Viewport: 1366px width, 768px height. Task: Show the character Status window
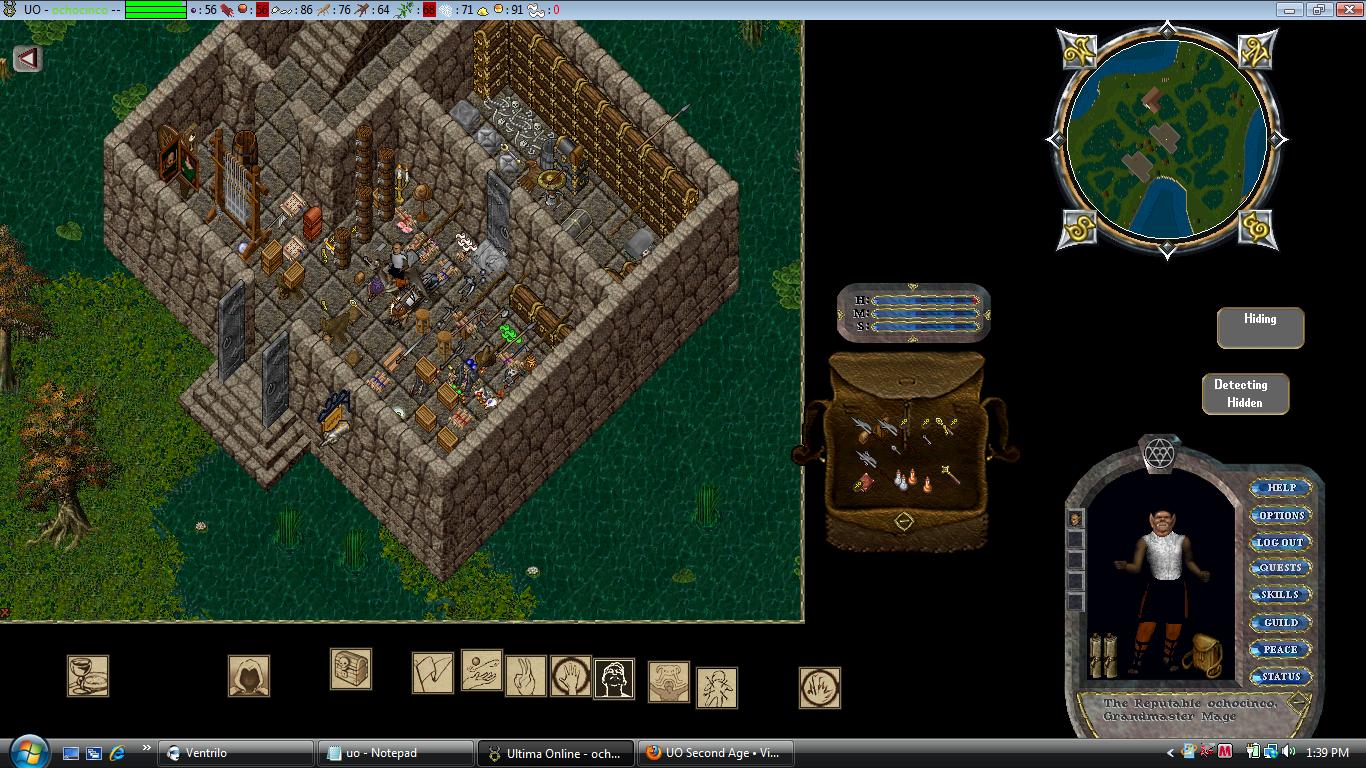coord(1280,676)
